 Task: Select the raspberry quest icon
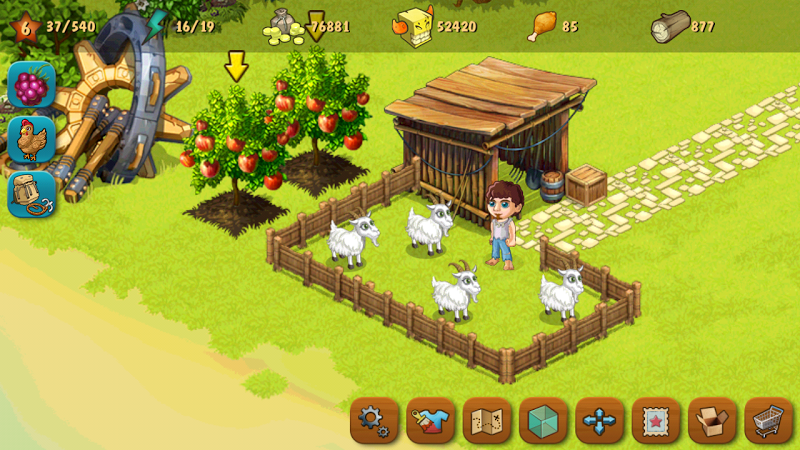(31, 86)
